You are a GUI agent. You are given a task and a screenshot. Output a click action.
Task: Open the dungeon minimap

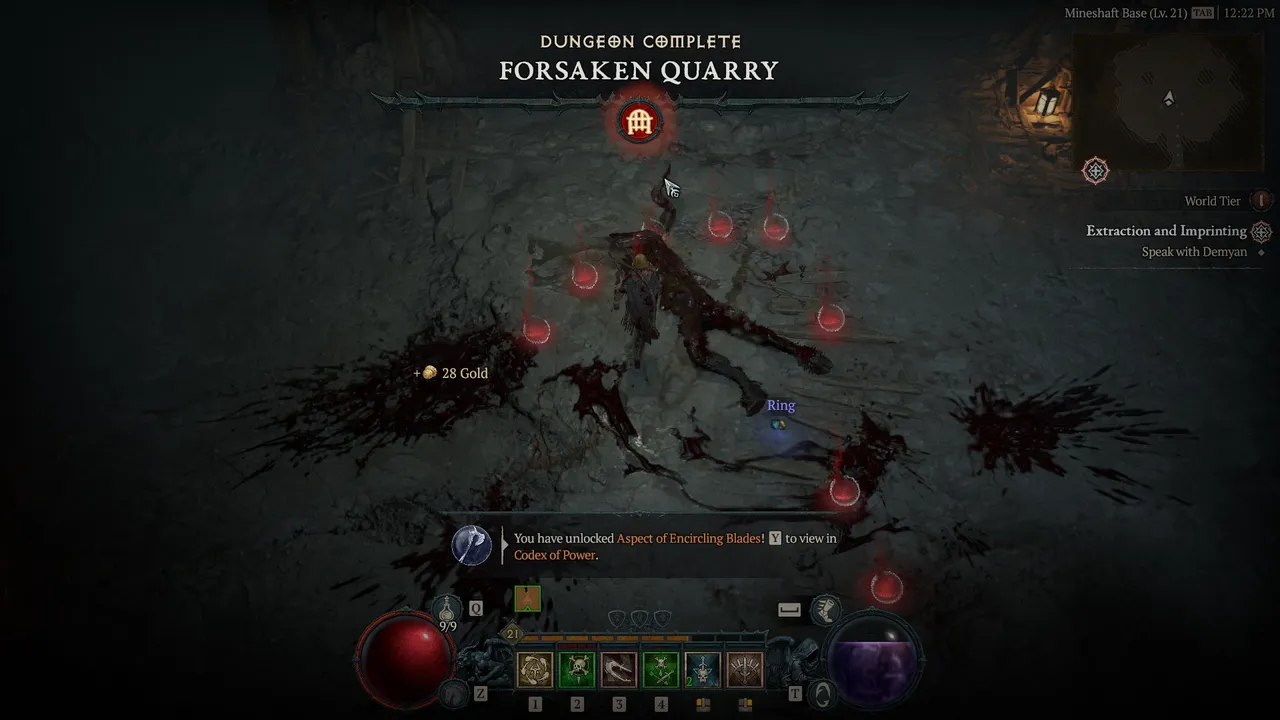pyautogui.click(x=1167, y=102)
